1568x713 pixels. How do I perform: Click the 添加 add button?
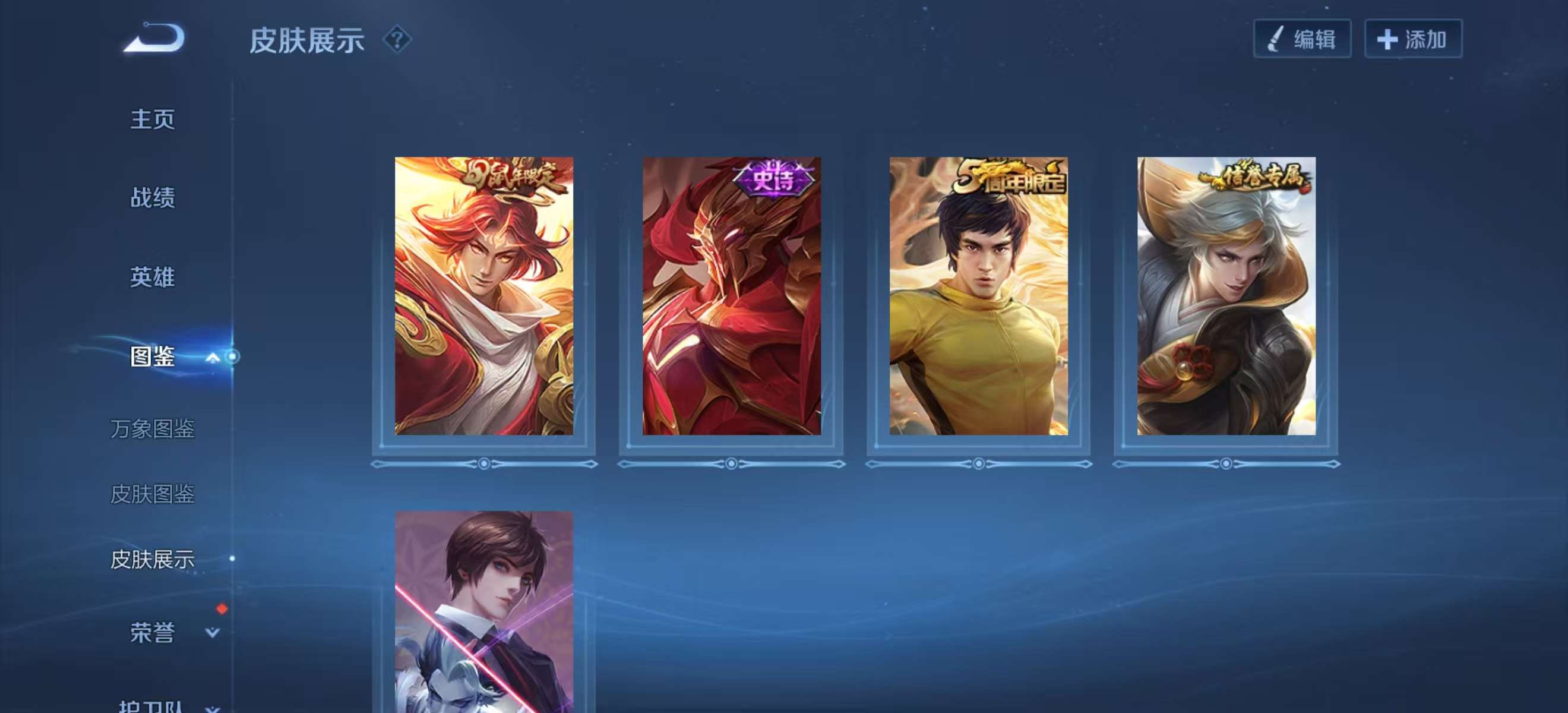pos(1412,39)
